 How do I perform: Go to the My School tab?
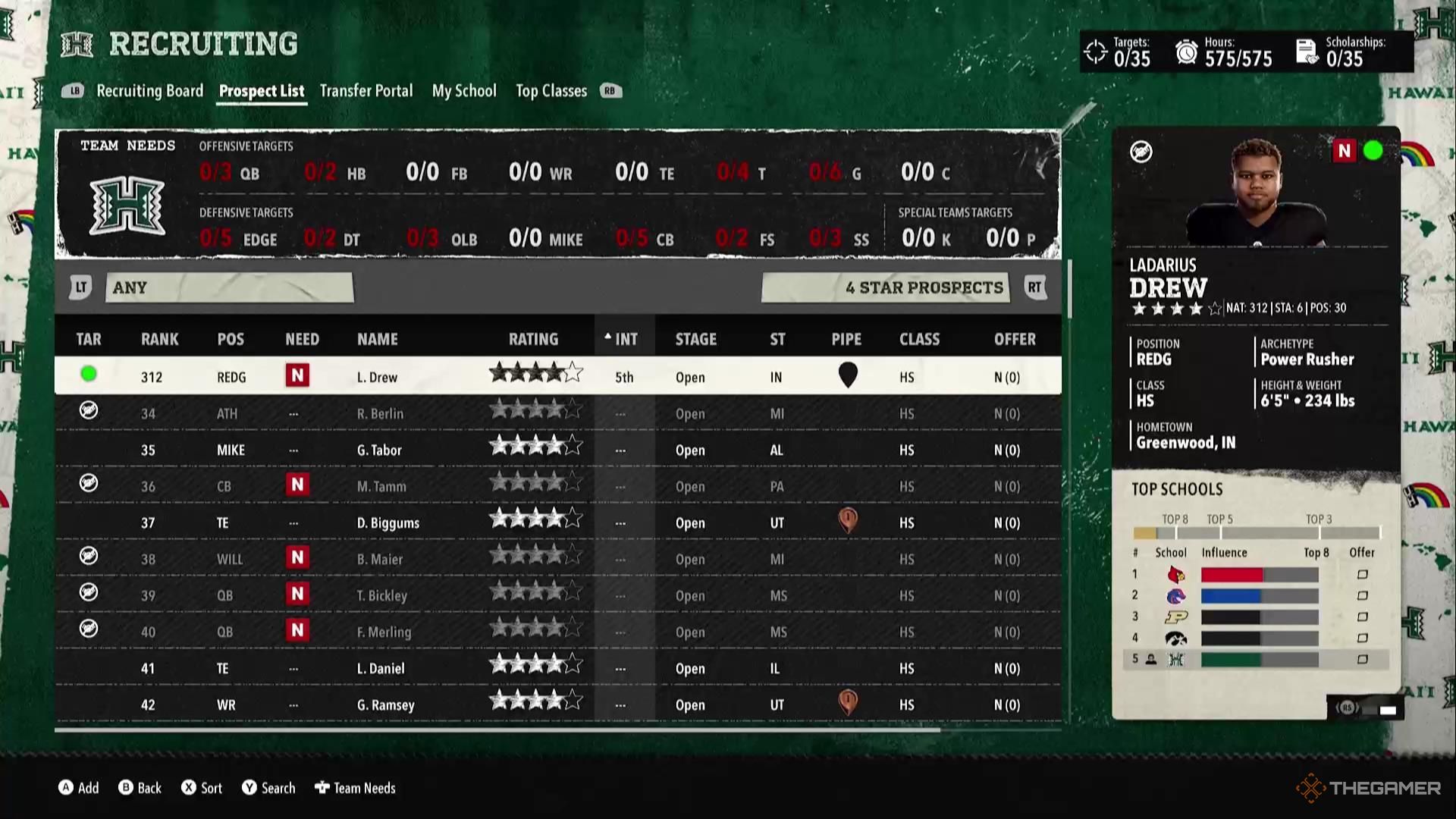464,91
